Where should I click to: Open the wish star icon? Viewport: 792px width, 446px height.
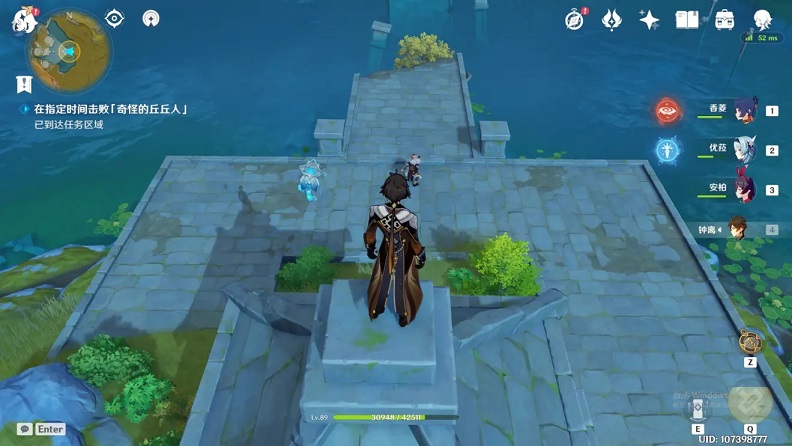pos(649,20)
